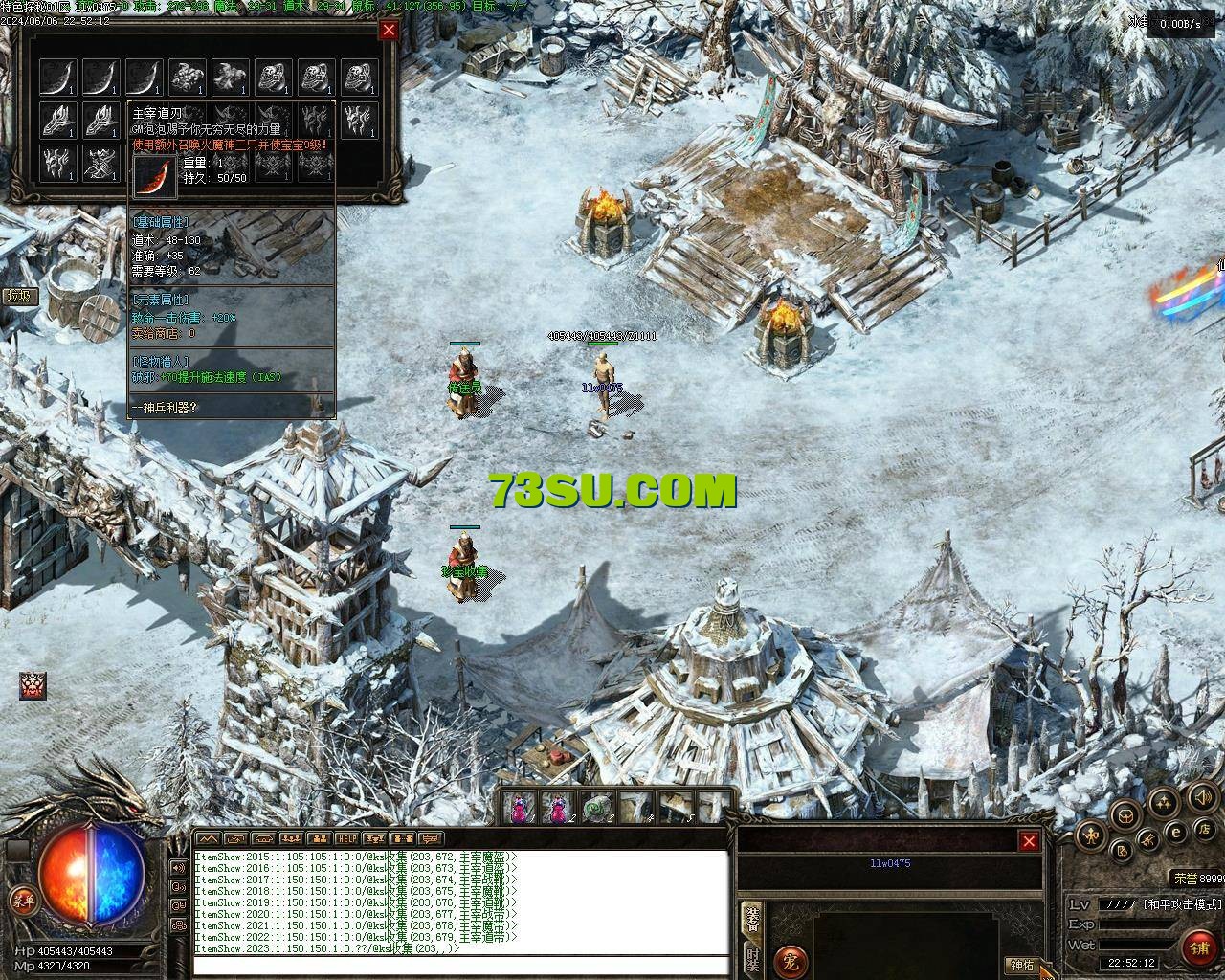
Task: Switch to the 时装 tab
Action: 752,960
